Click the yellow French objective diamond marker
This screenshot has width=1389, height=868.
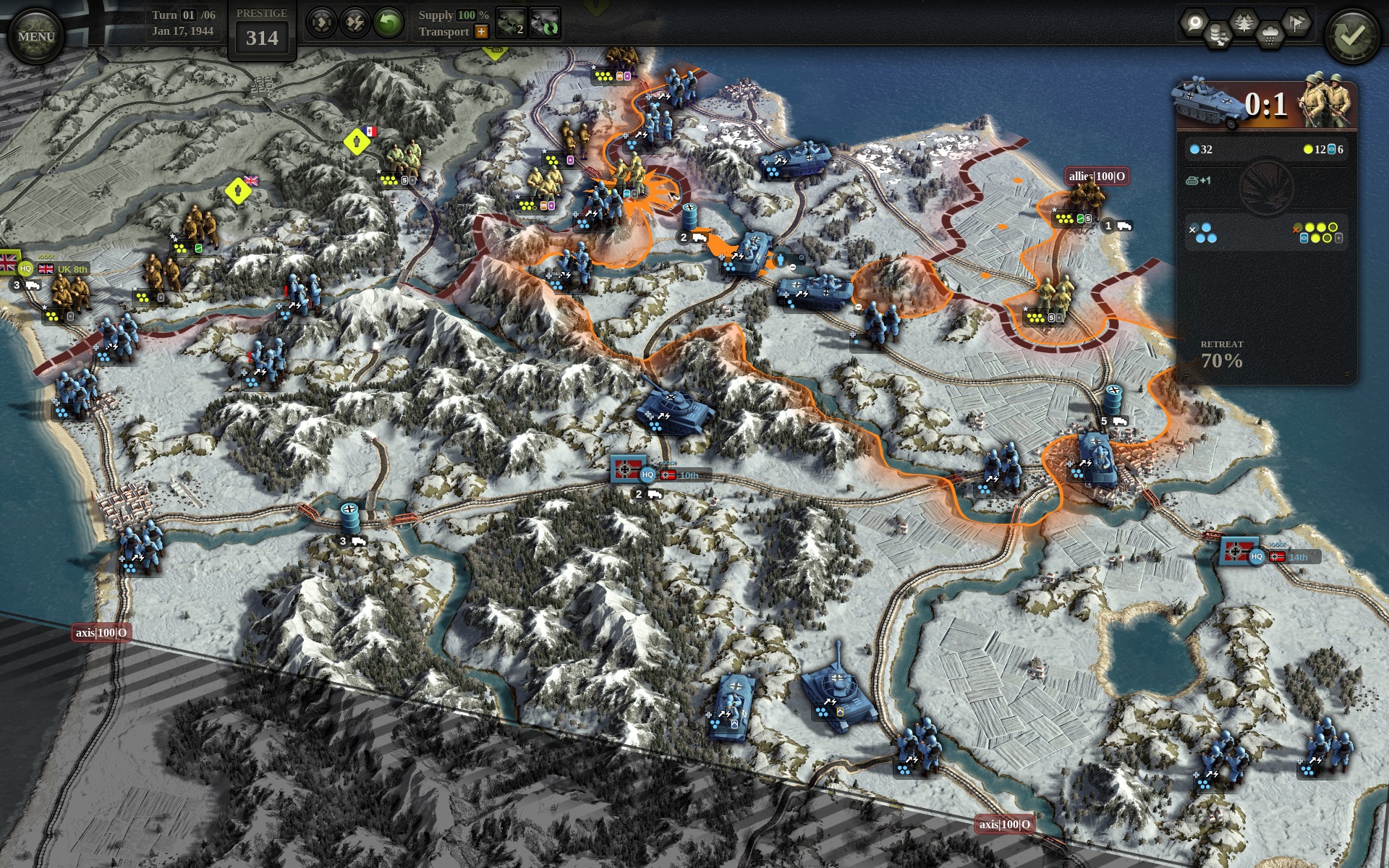coord(357,142)
